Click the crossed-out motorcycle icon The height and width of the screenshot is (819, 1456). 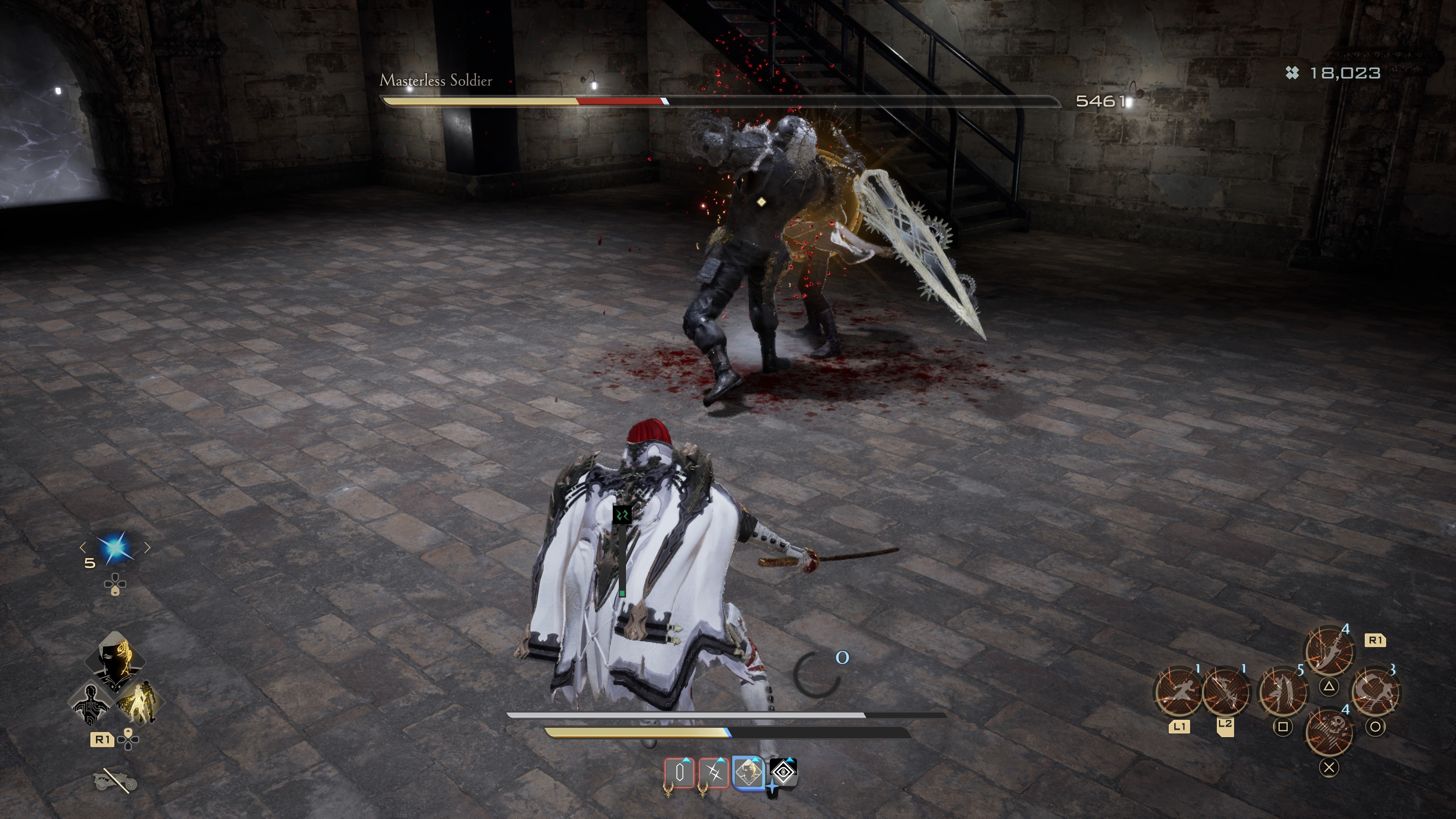click(115, 781)
